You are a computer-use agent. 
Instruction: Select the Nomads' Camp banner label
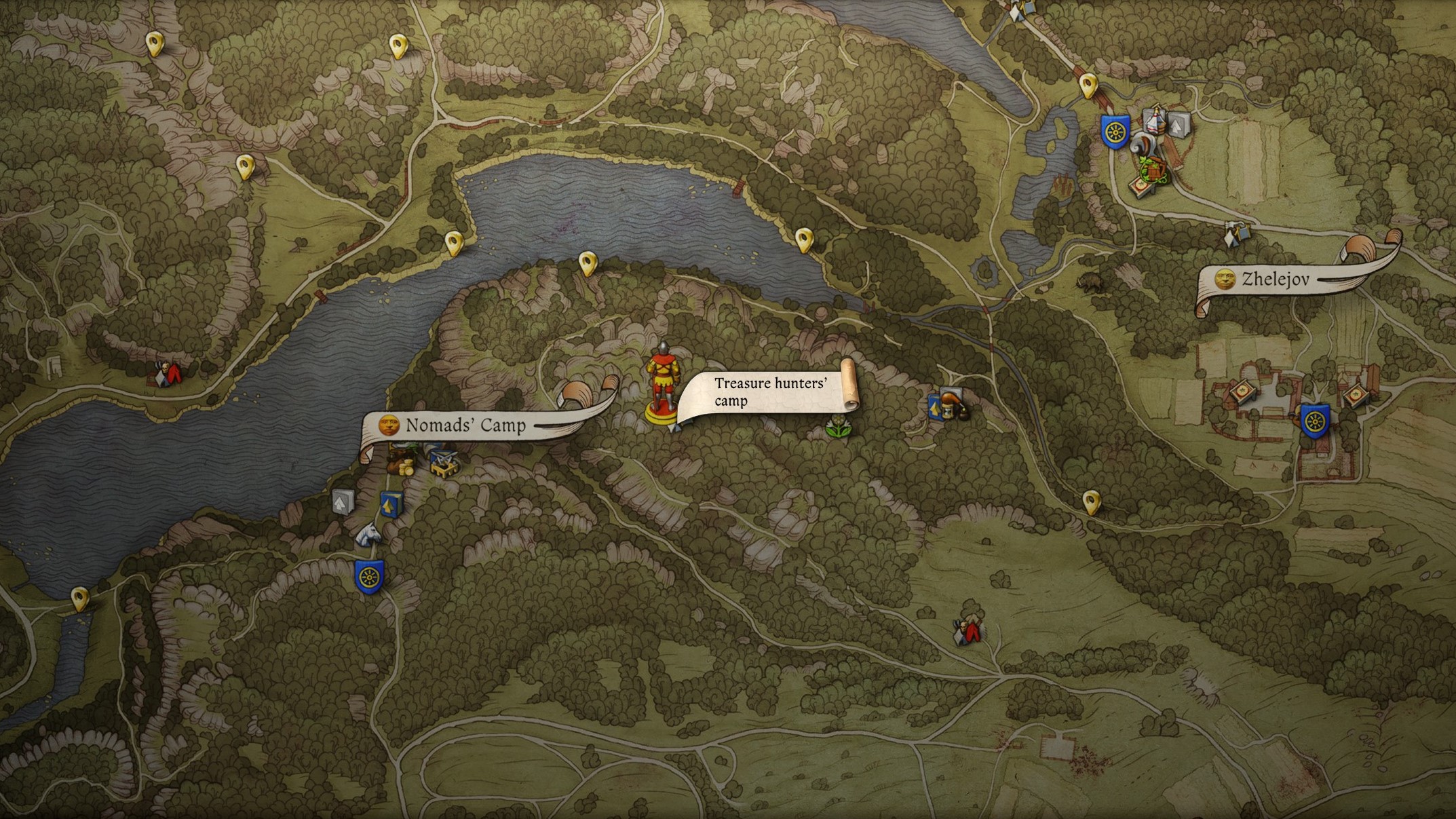point(465,425)
